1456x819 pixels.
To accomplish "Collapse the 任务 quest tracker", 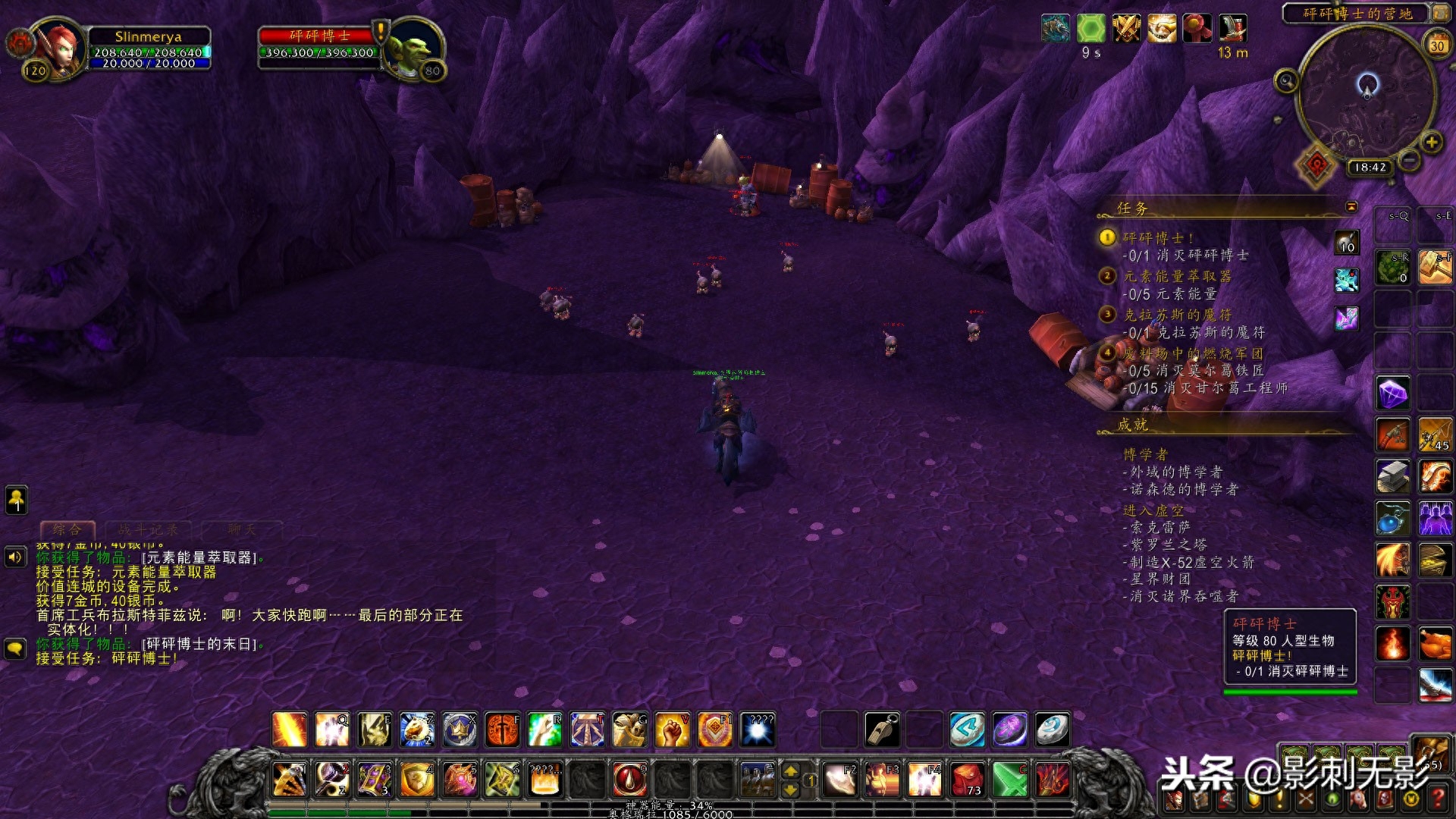I will click(x=1351, y=207).
